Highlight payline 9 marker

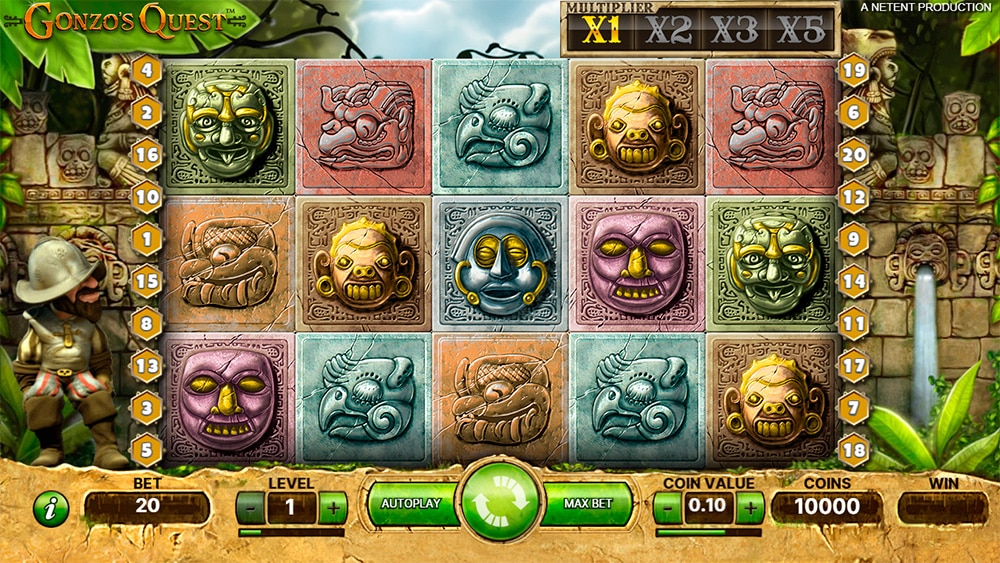pos(853,239)
